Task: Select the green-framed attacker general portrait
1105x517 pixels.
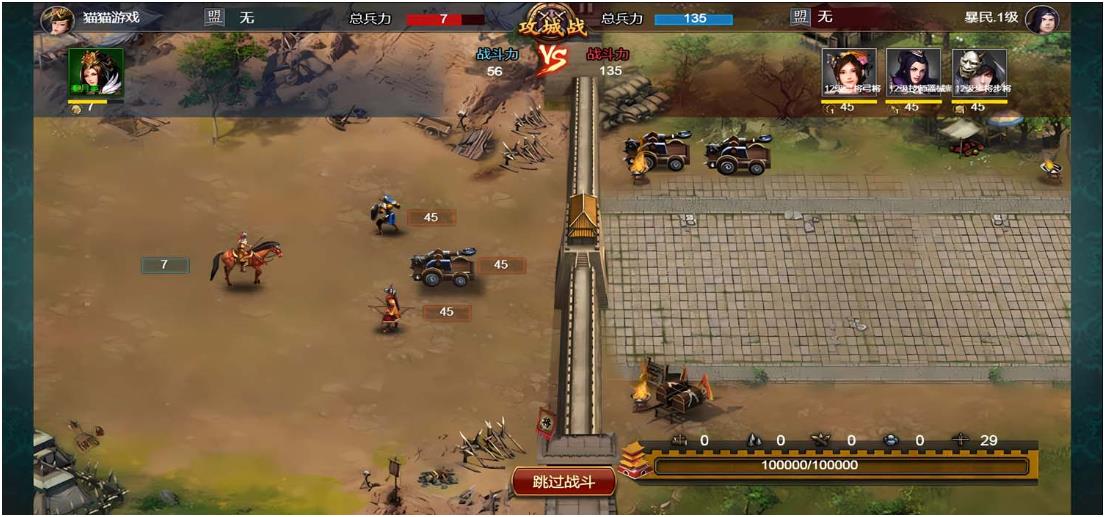Action: [96, 73]
